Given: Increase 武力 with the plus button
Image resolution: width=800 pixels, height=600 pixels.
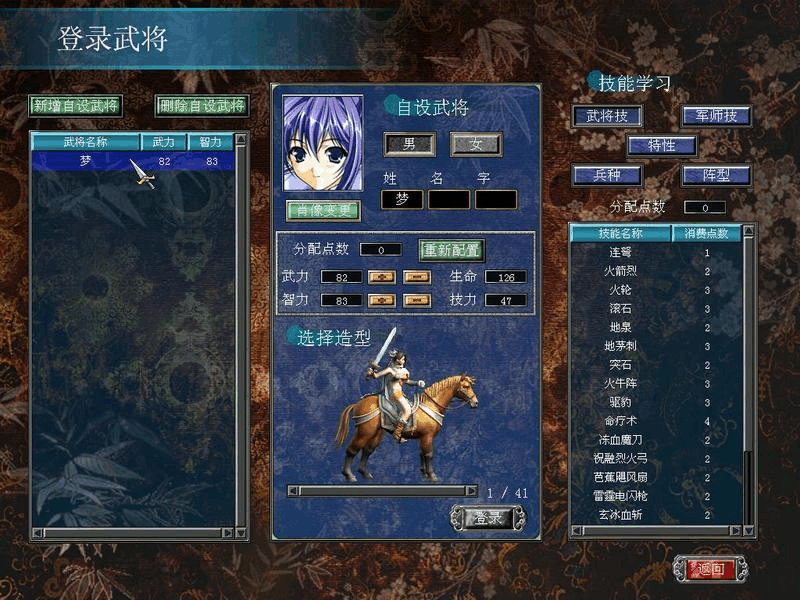Looking at the screenshot, I should [x=382, y=277].
